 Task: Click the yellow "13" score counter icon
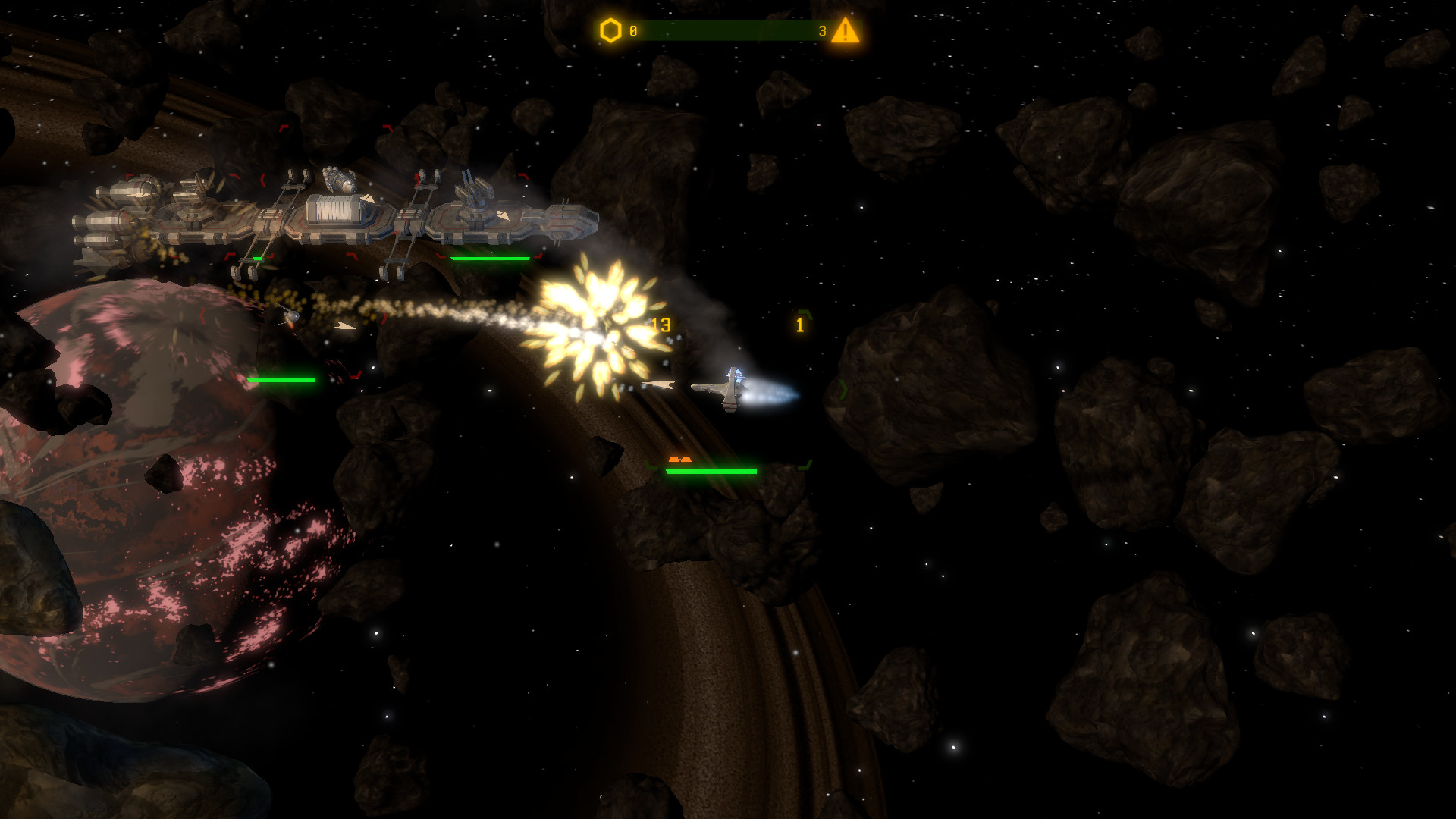click(x=661, y=325)
